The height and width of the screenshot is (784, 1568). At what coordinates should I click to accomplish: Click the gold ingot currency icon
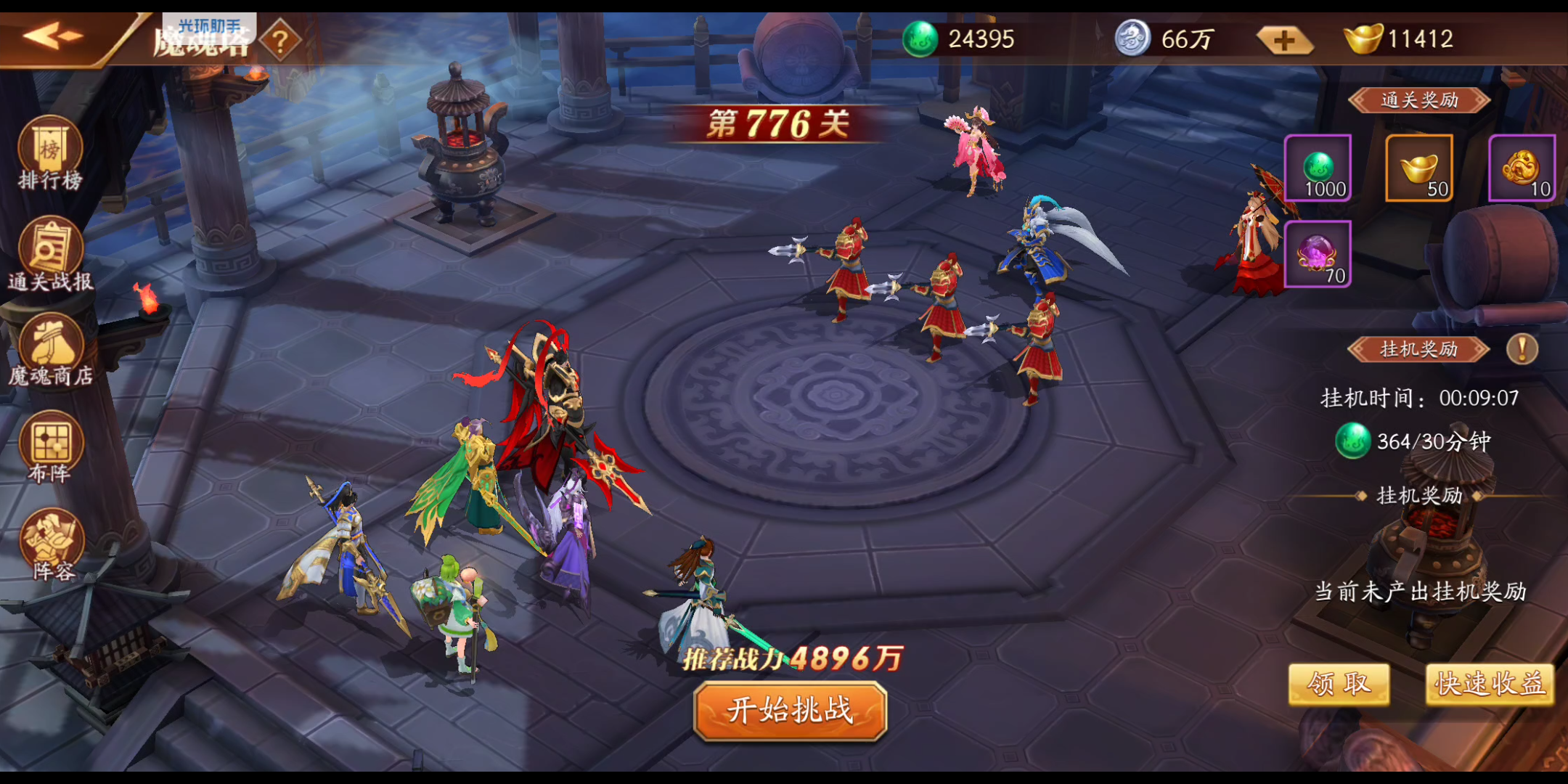1365,39
